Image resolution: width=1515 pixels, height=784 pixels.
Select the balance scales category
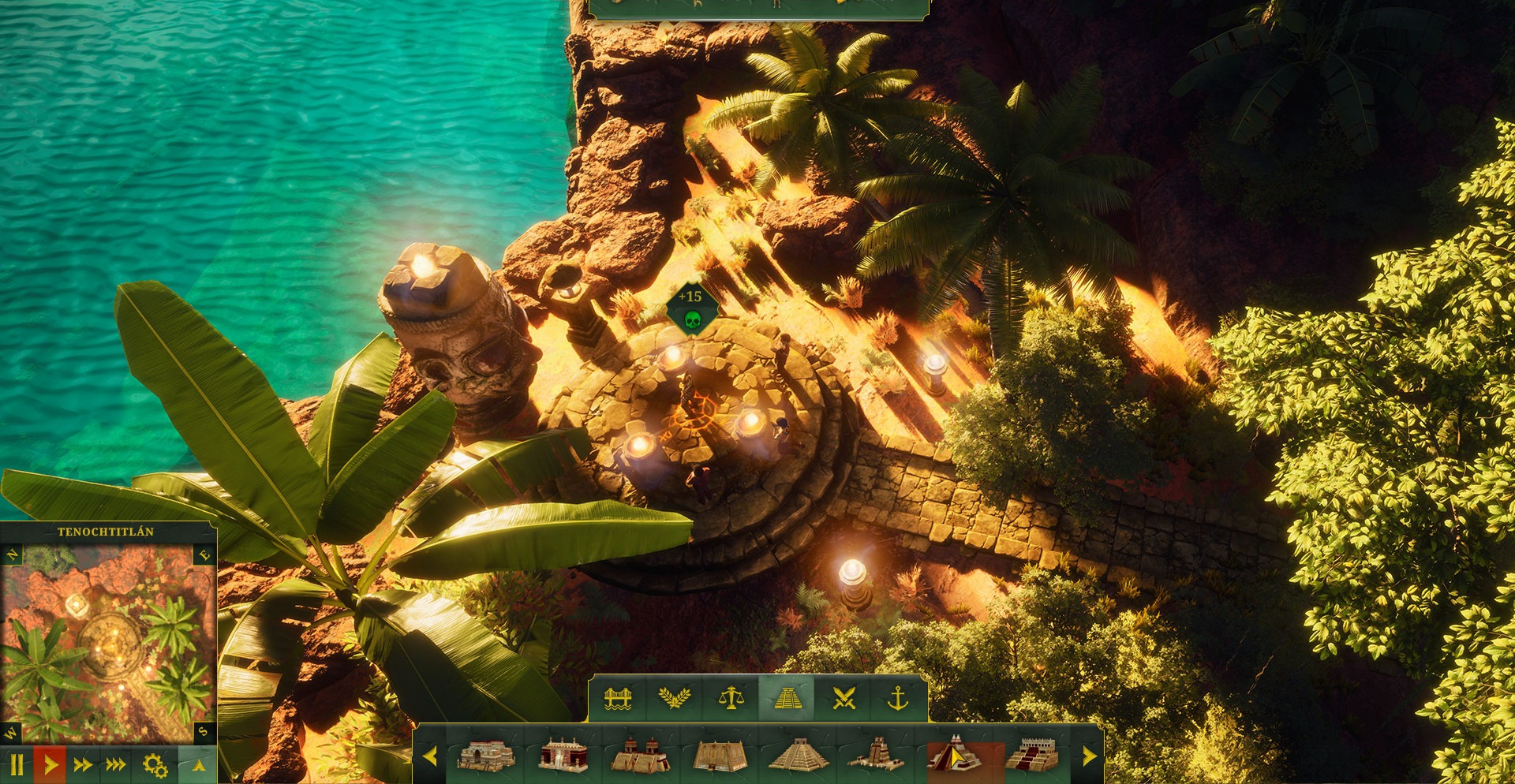[731, 698]
